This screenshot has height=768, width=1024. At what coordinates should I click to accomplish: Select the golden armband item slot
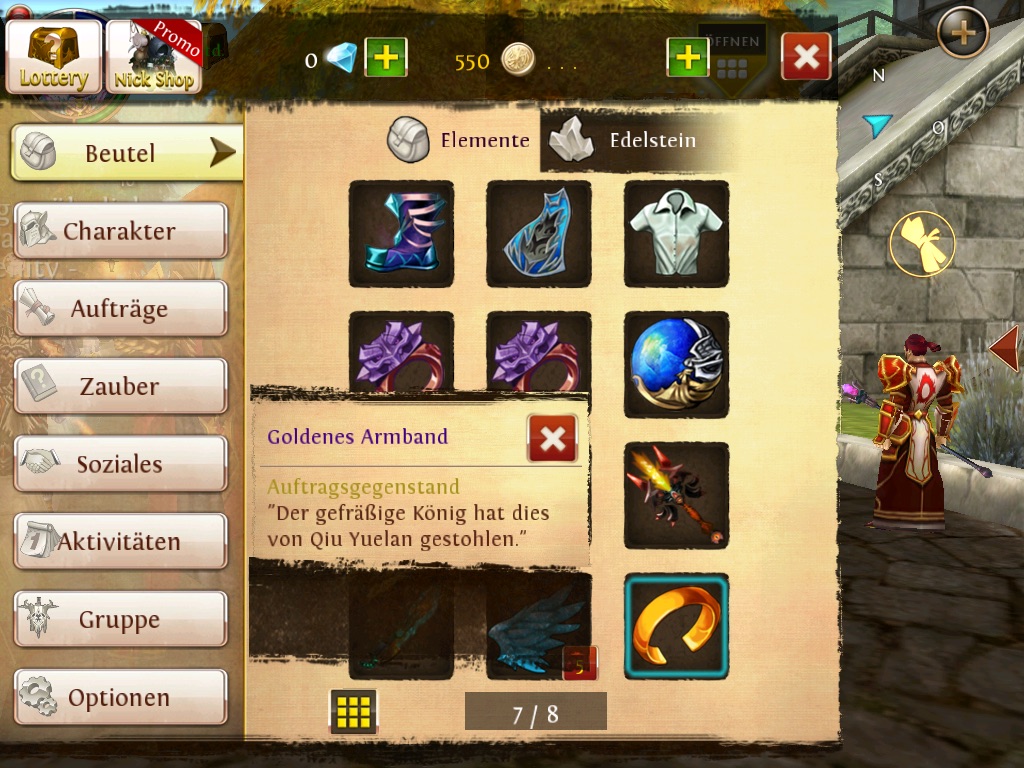click(x=676, y=626)
